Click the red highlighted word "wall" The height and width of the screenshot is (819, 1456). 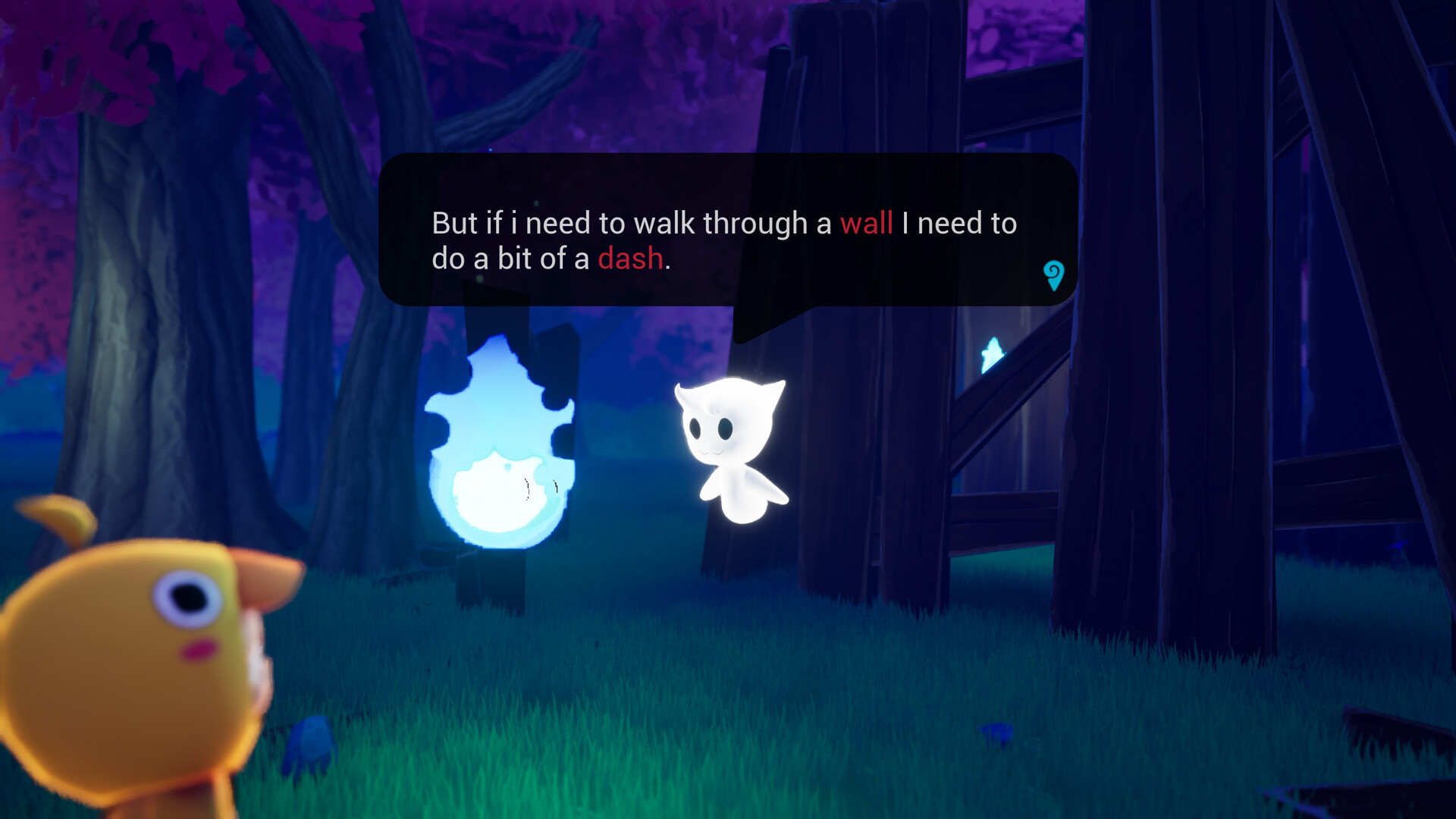[867, 224]
